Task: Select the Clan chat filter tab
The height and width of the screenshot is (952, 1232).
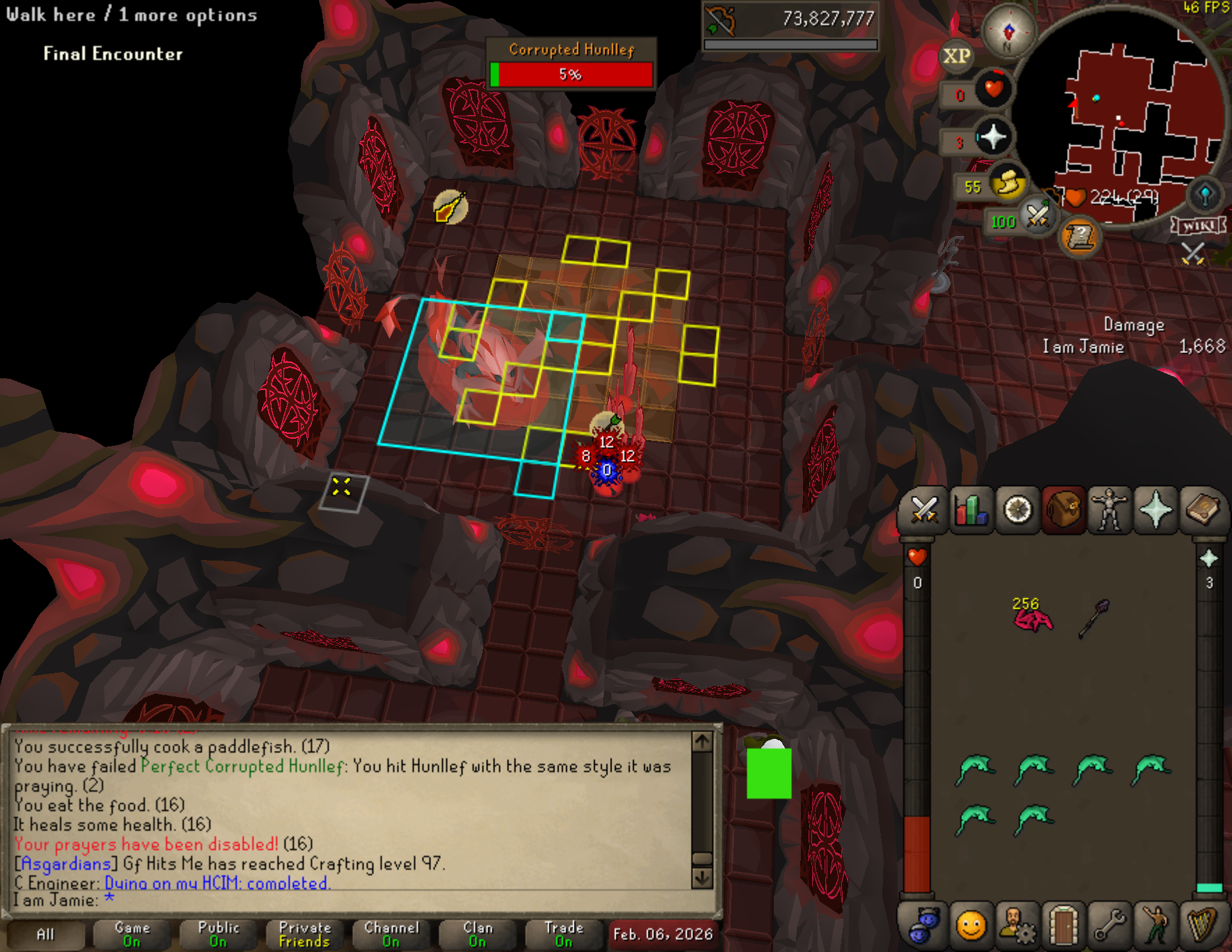Action: click(478, 935)
